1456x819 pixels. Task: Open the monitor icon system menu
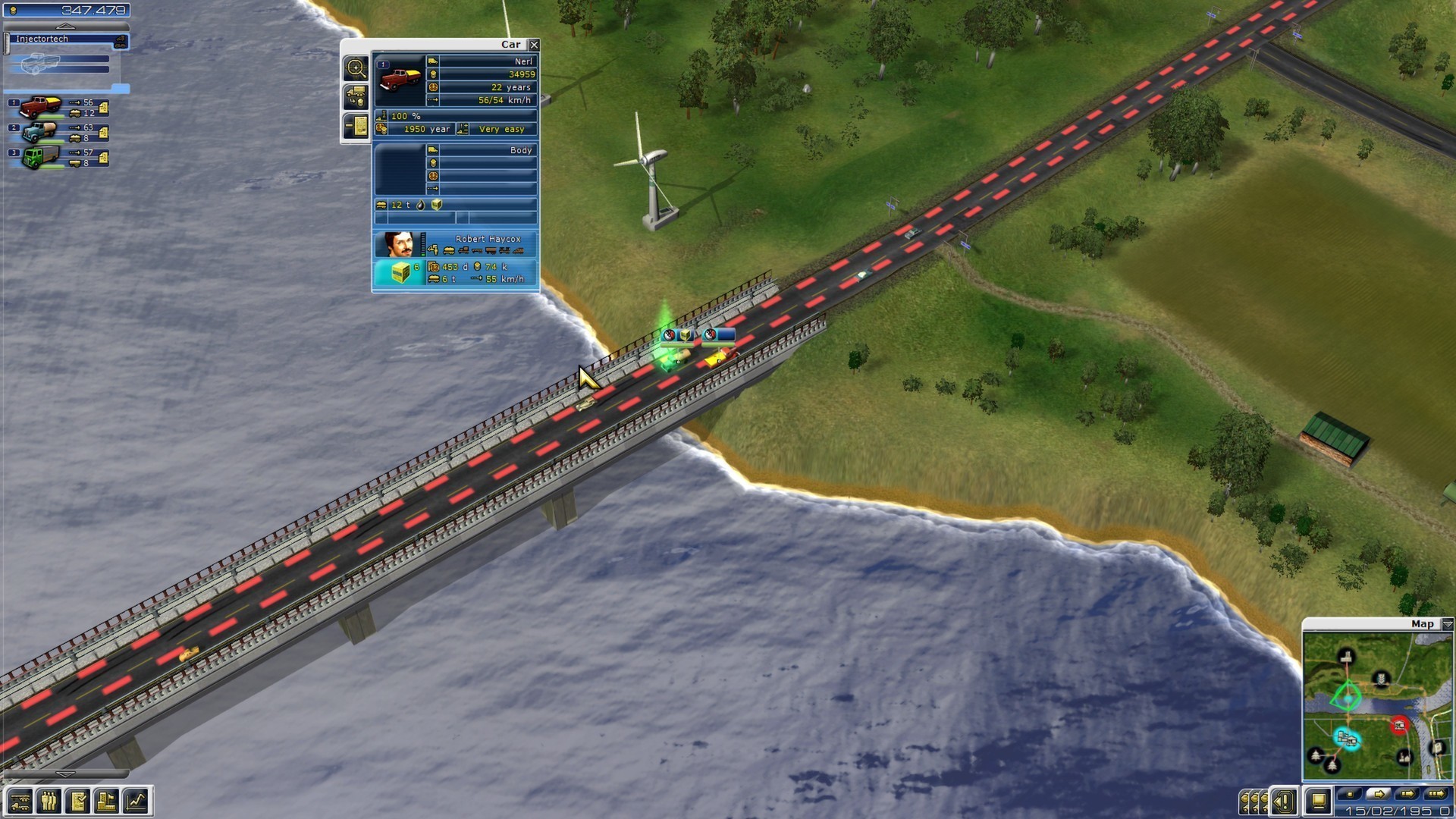(1319, 801)
